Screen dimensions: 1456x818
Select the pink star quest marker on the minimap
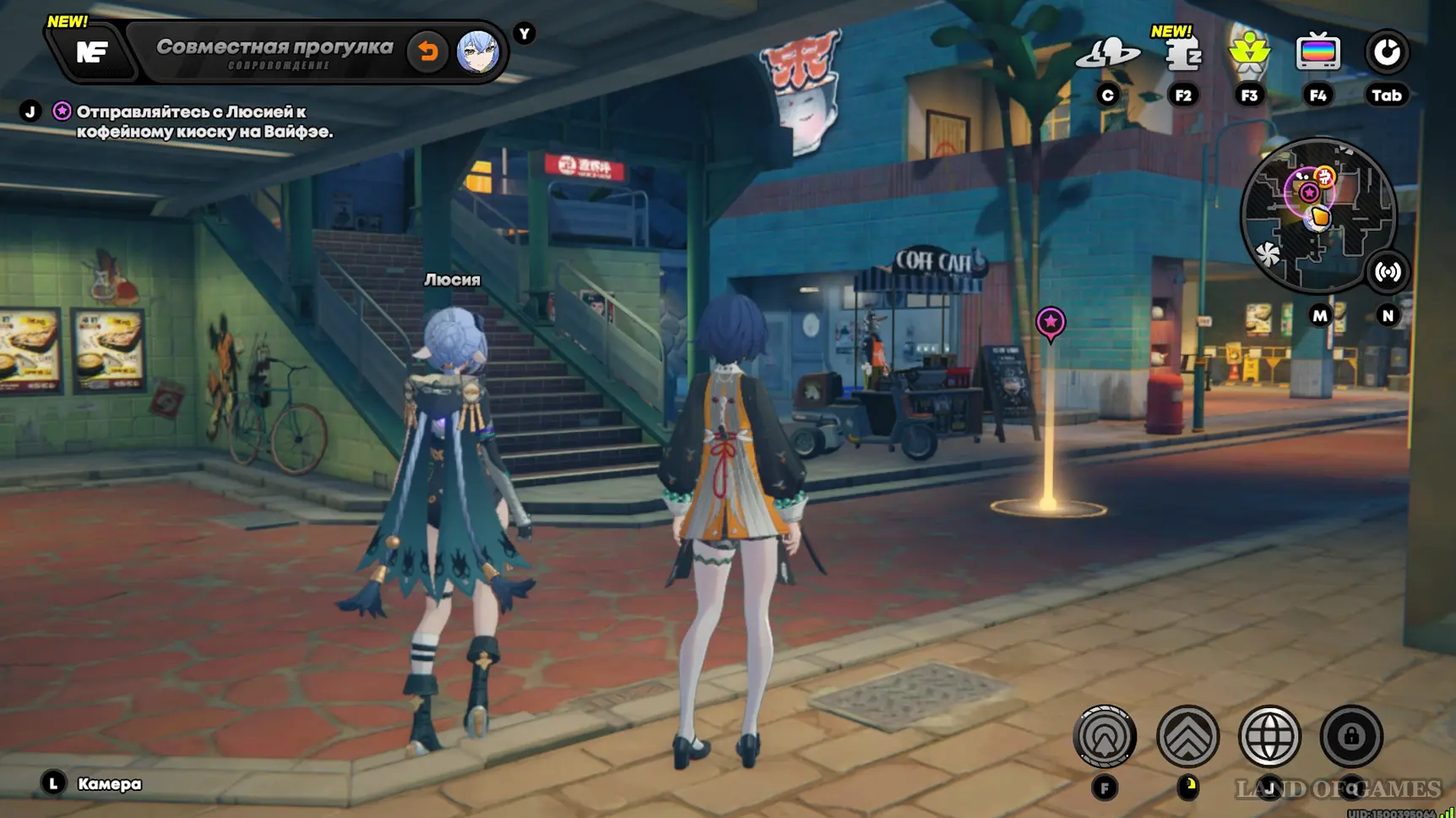click(1309, 193)
